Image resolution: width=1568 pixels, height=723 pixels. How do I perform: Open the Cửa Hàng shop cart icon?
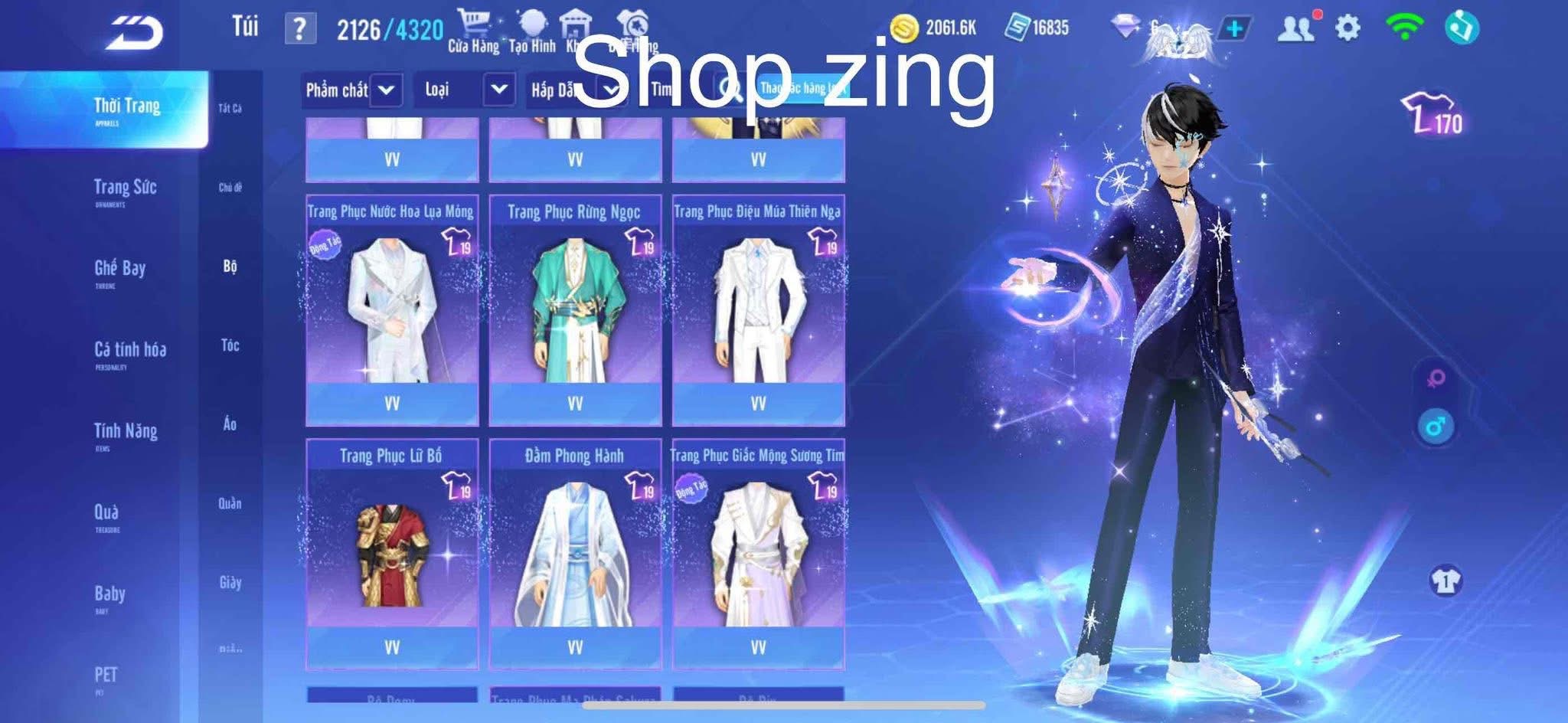click(474, 23)
